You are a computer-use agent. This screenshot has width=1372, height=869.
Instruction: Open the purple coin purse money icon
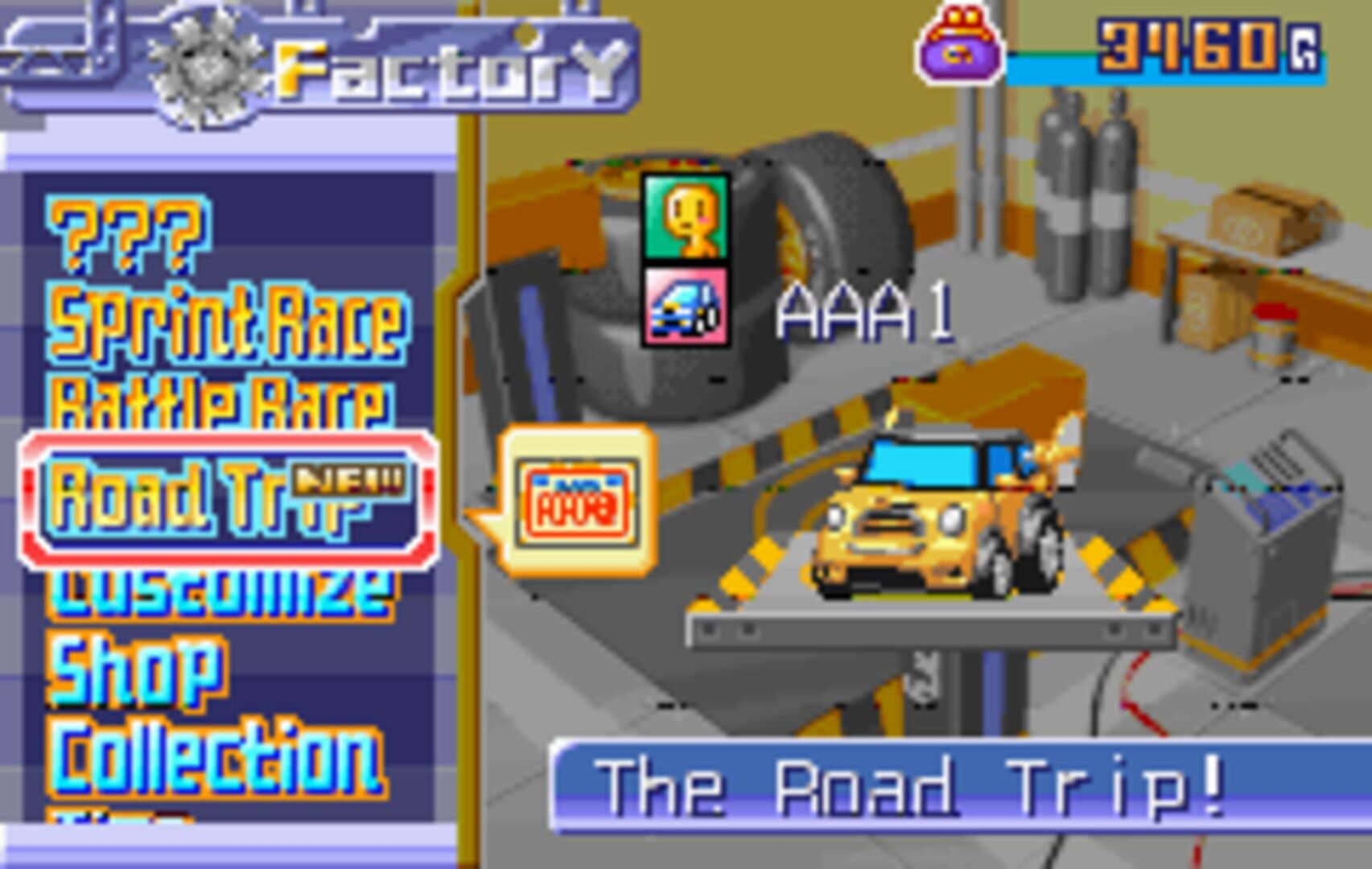958,44
